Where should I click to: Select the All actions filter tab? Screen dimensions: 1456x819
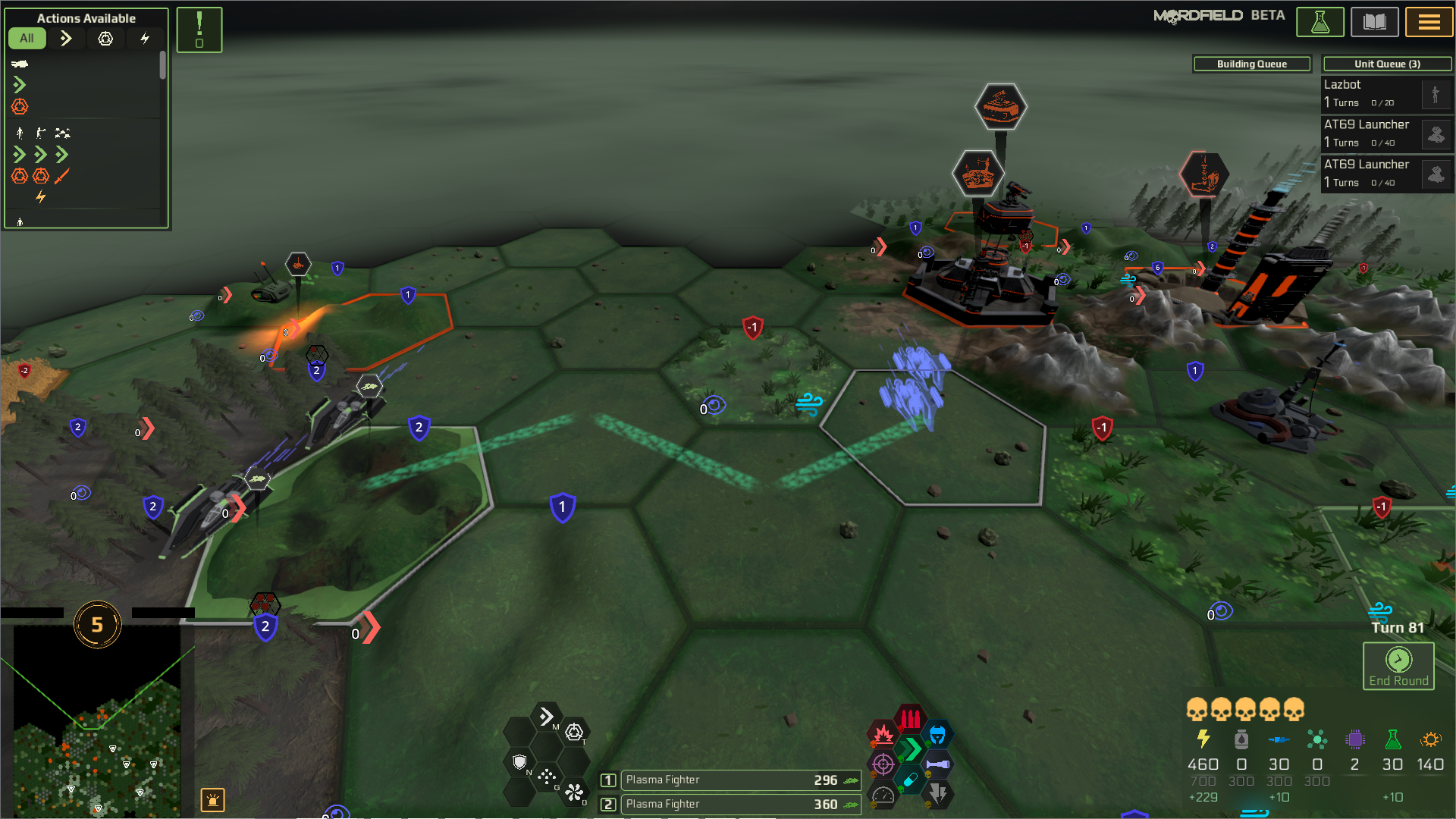pos(27,38)
